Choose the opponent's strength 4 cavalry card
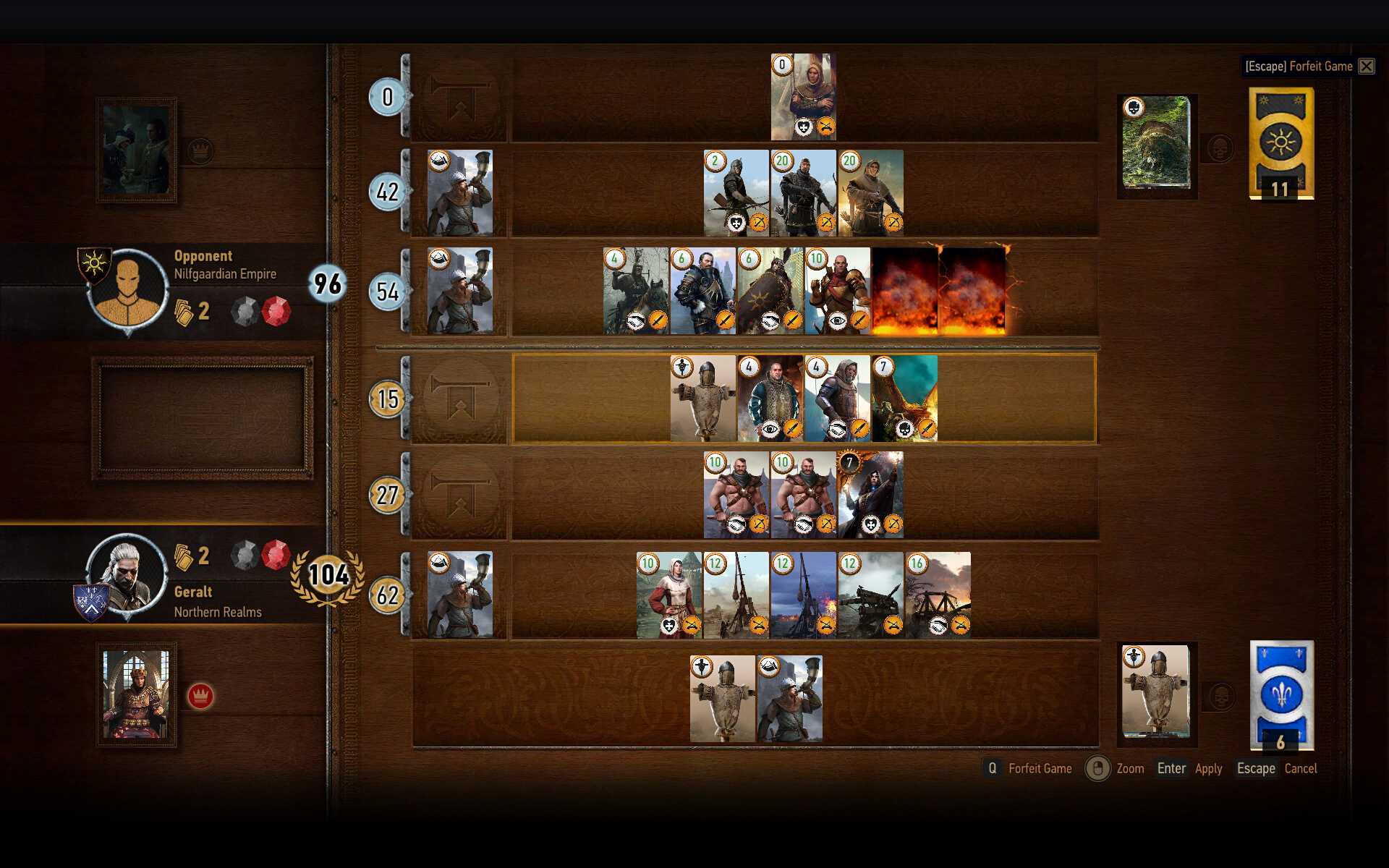Image resolution: width=1389 pixels, height=868 pixels. coord(635,291)
